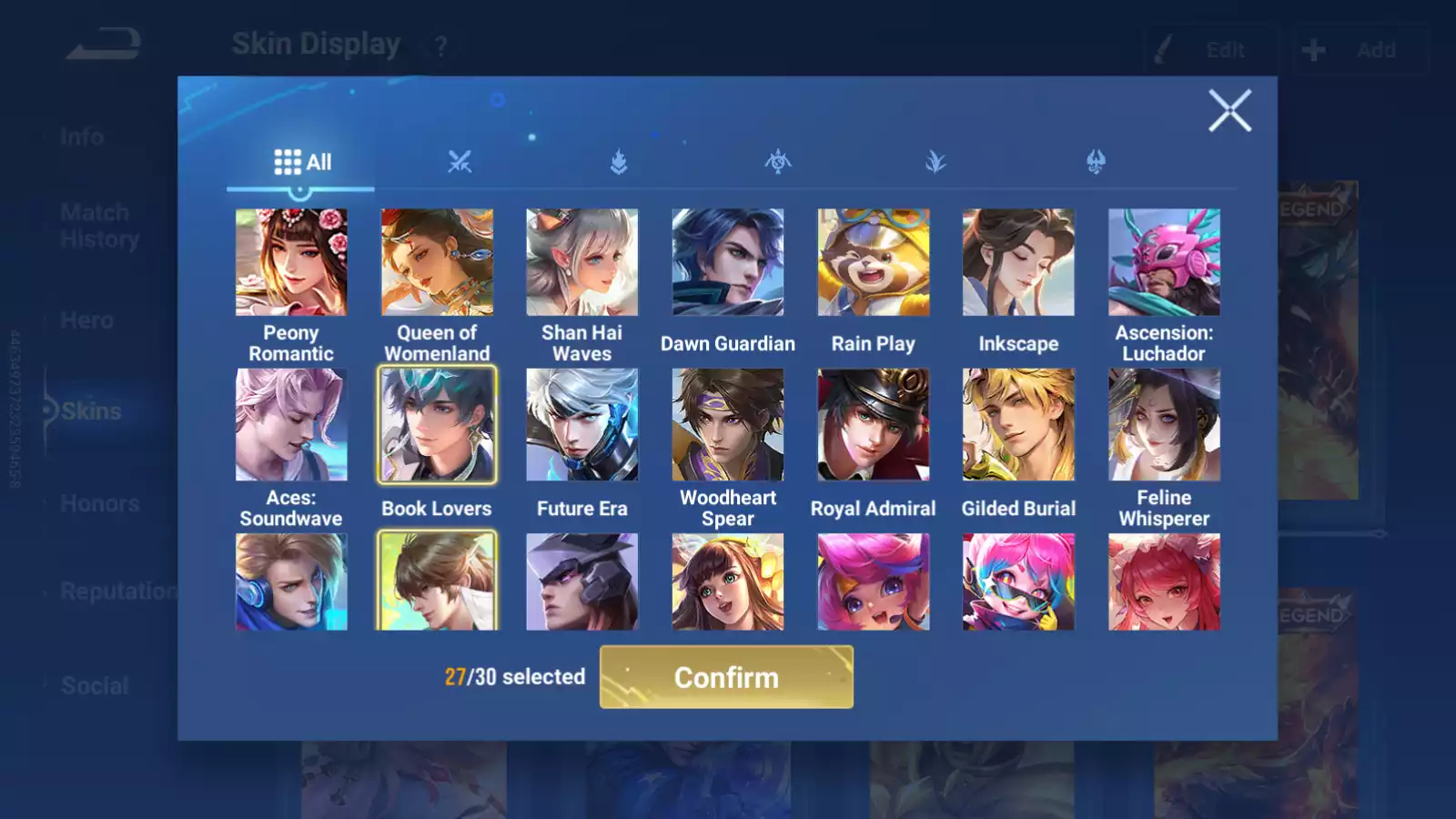
Task: Choose the Future Era skin
Action: coord(582,424)
